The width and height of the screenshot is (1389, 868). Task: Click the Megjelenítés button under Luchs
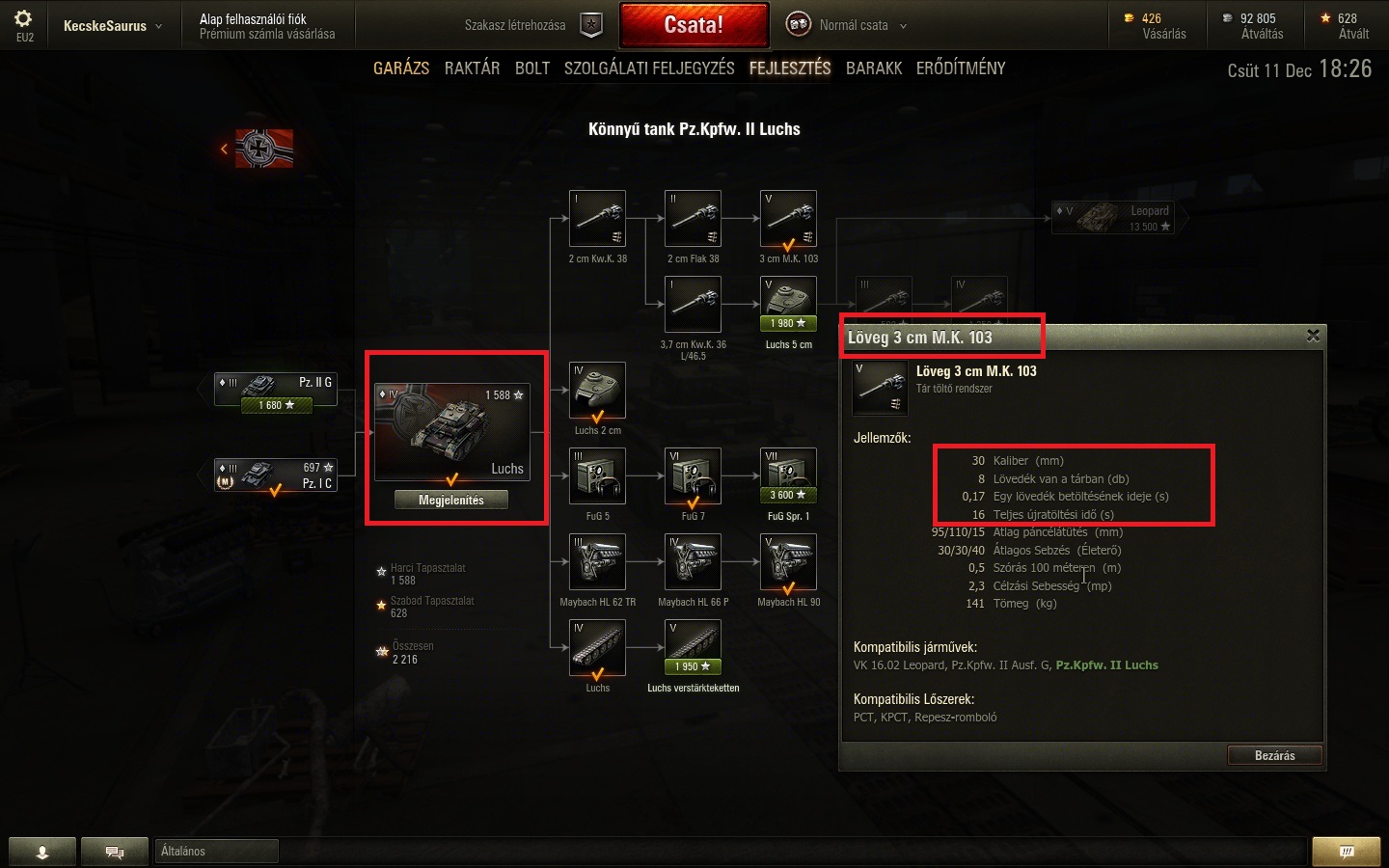451,500
